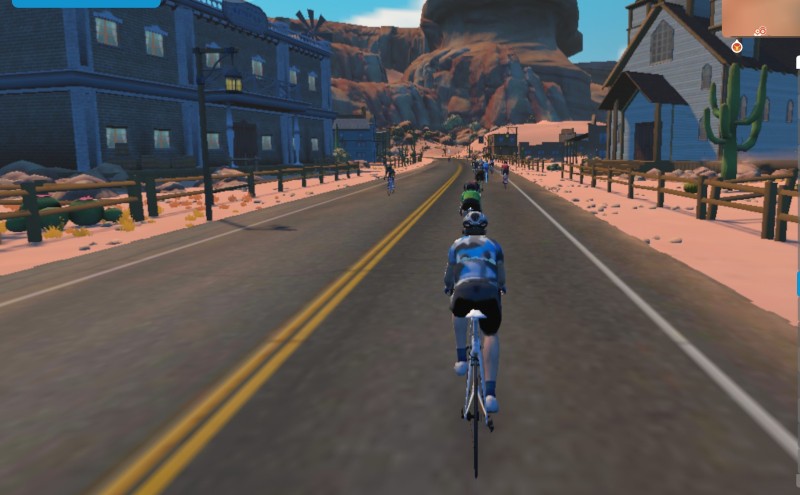Viewport: 800px width, 495px height.
Task: Select the blue panel at the top edge
Action: coord(86,3)
